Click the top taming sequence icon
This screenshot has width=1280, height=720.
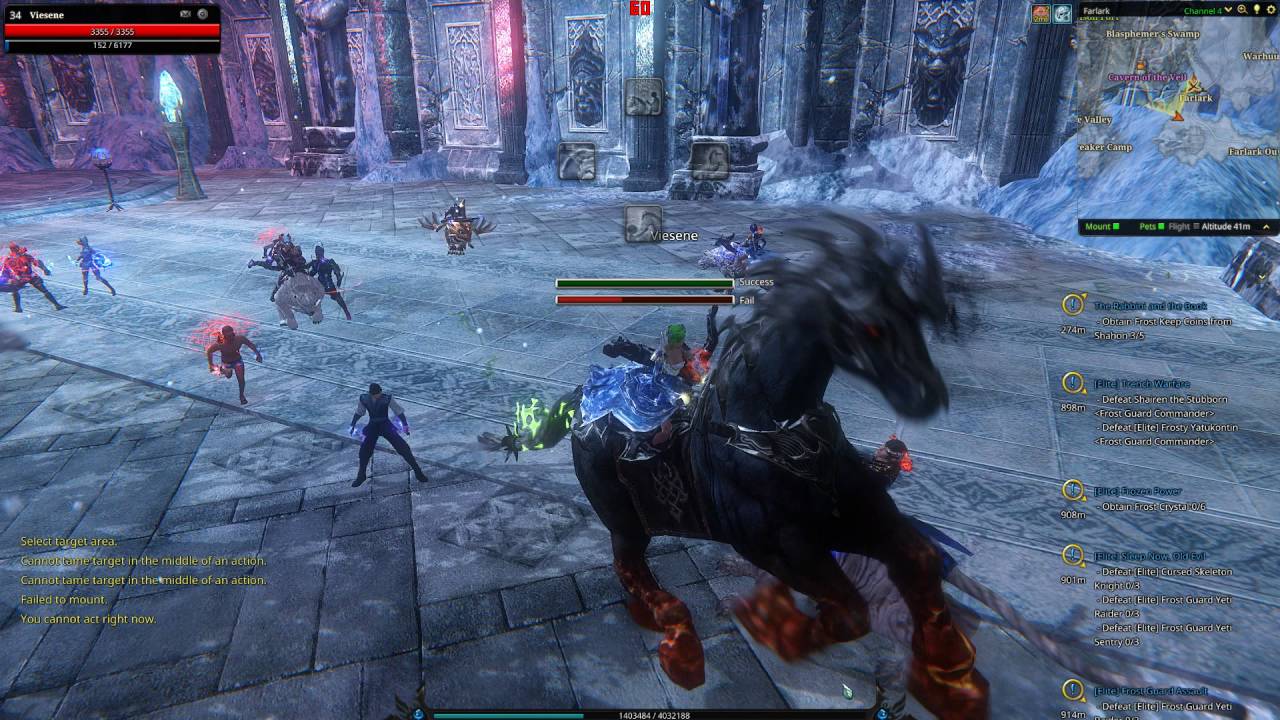(x=643, y=96)
